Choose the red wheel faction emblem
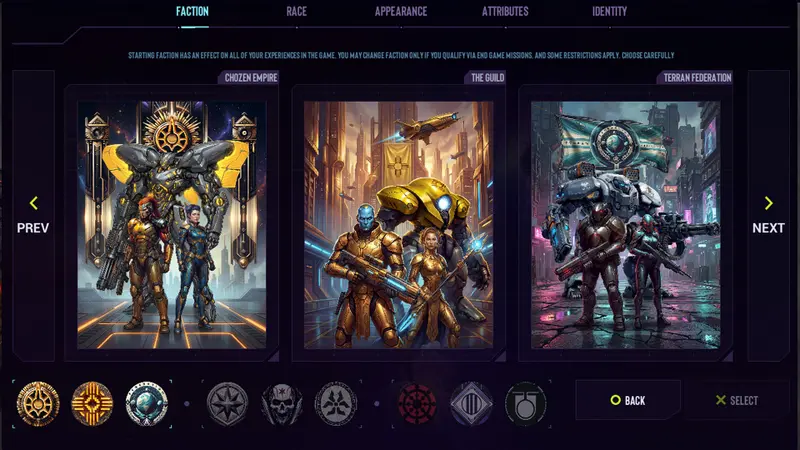 coord(417,403)
